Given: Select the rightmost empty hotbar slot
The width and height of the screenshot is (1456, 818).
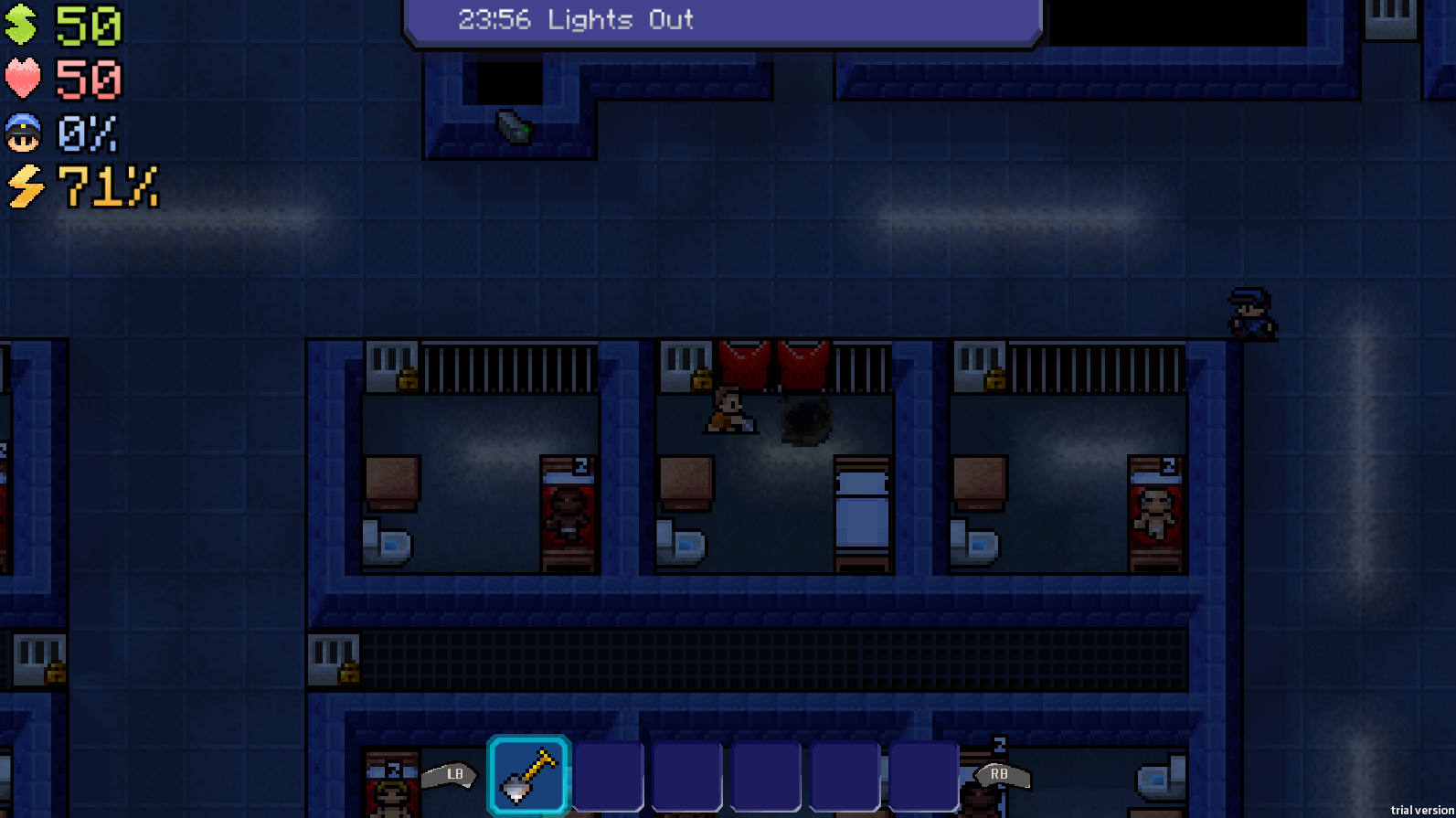Looking at the screenshot, I should point(923,775).
